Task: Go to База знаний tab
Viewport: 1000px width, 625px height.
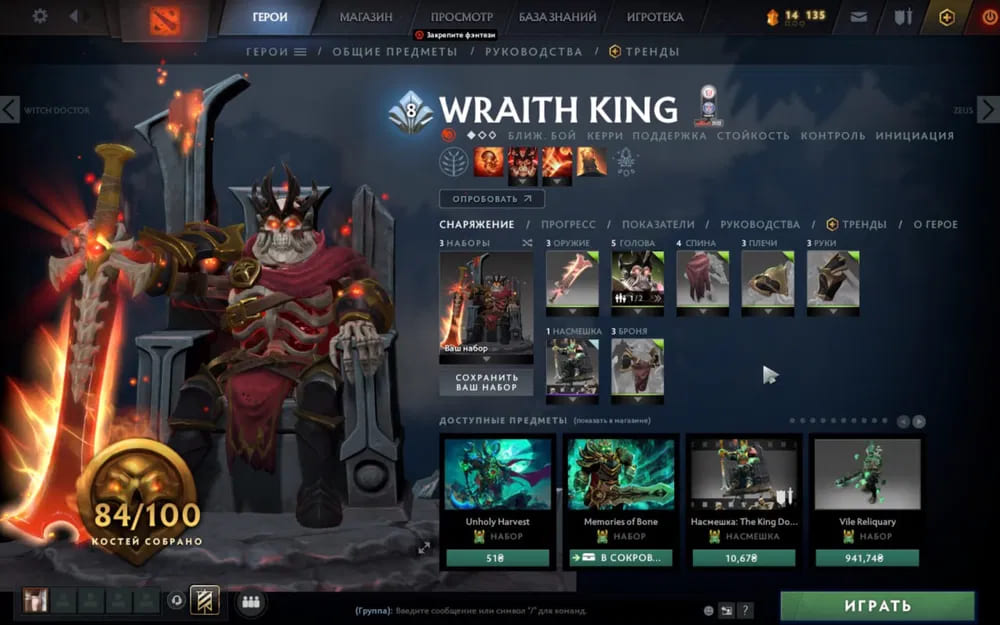Action: tap(558, 17)
